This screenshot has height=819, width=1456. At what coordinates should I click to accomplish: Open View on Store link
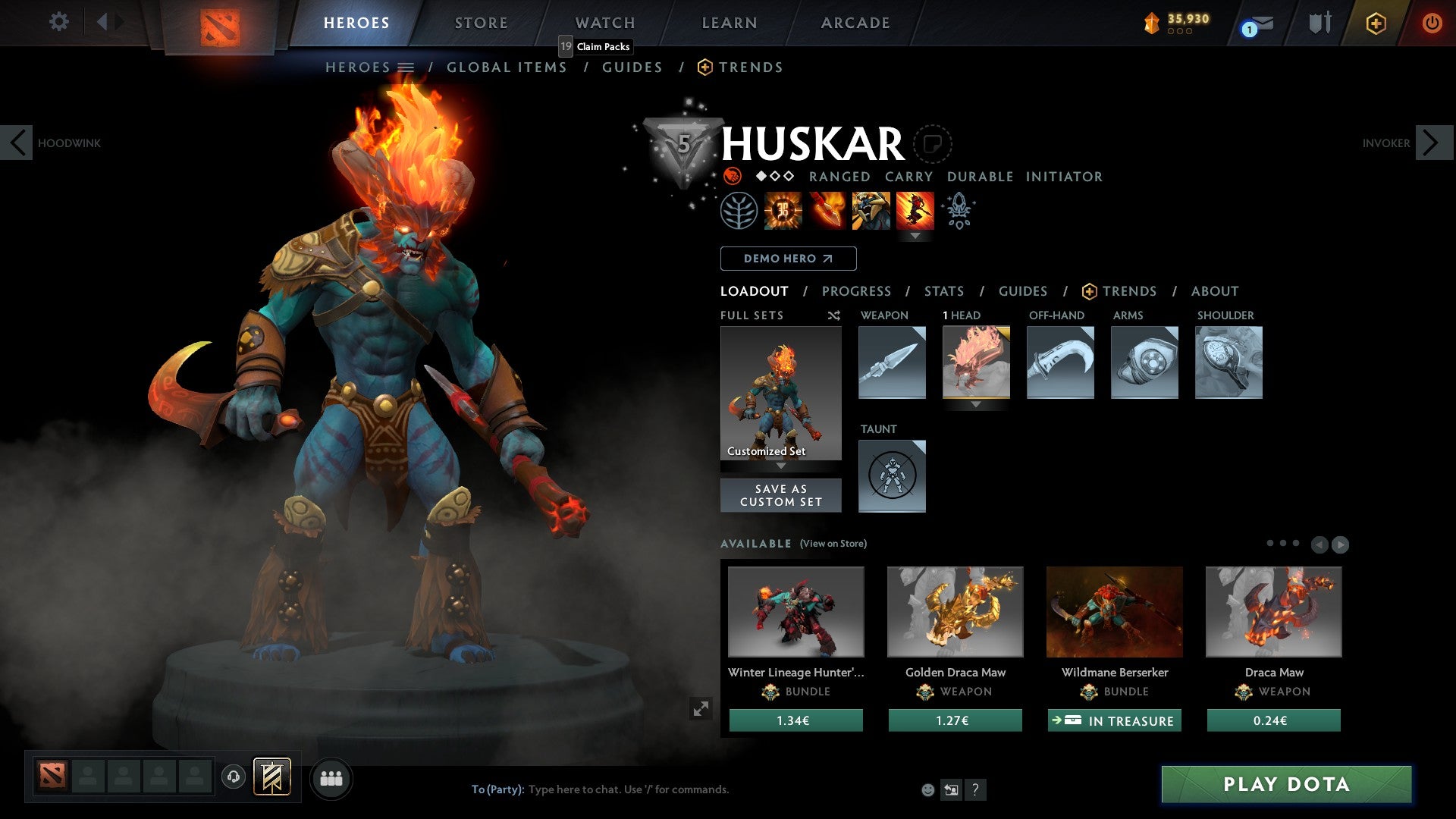pyautogui.click(x=833, y=544)
